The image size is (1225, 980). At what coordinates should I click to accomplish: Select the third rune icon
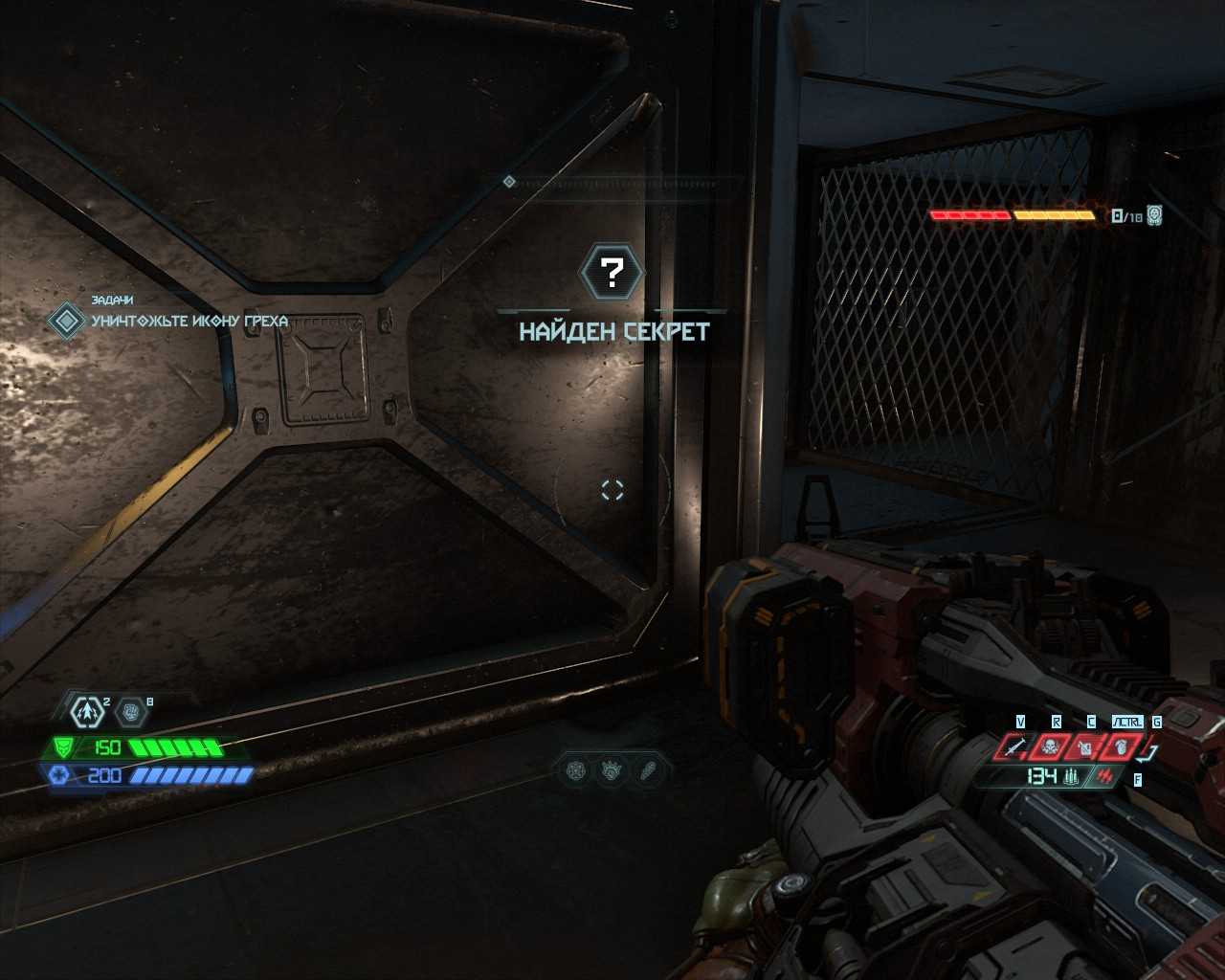pos(649,769)
